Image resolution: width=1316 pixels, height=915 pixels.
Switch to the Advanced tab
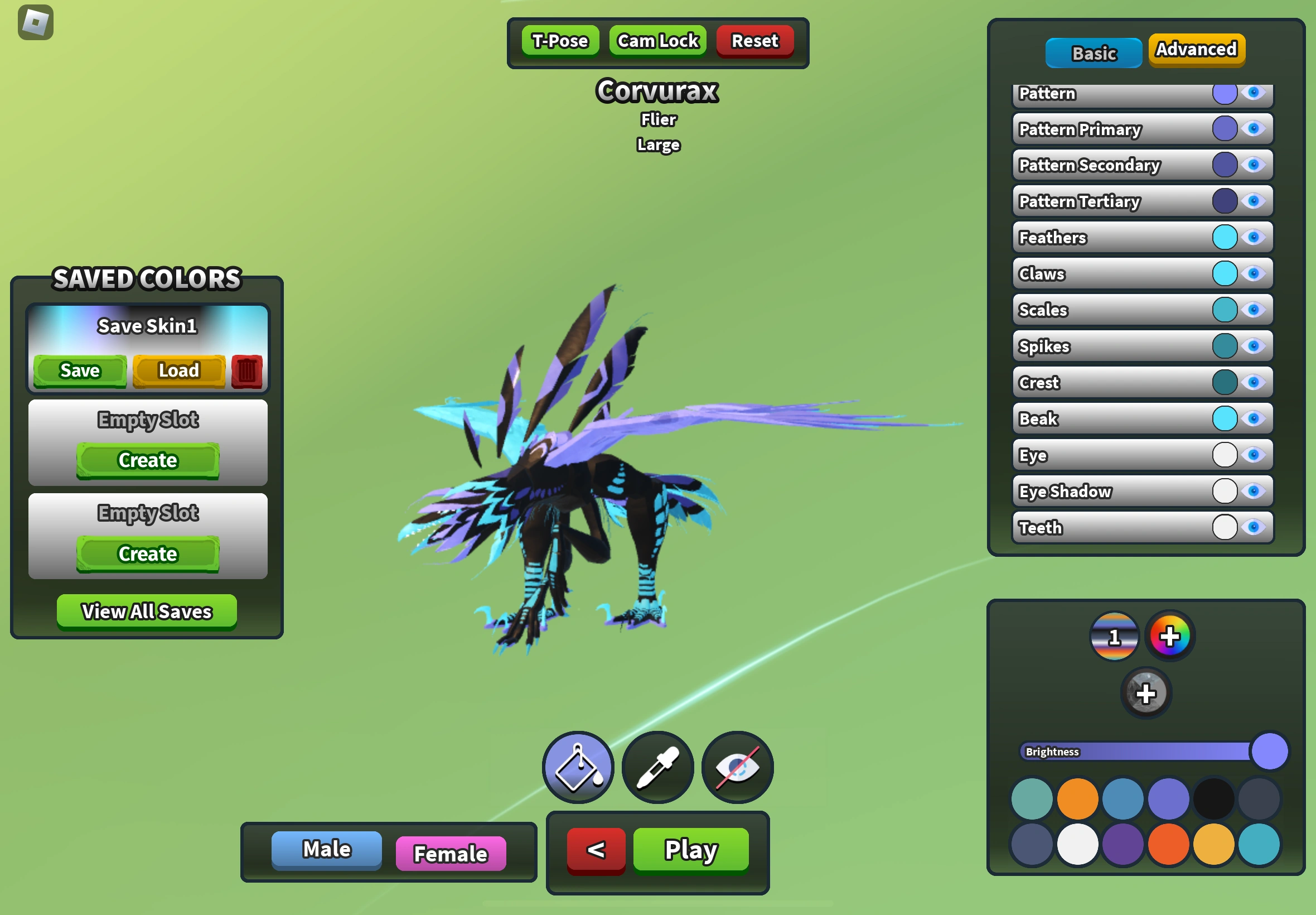pos(1196,50)
